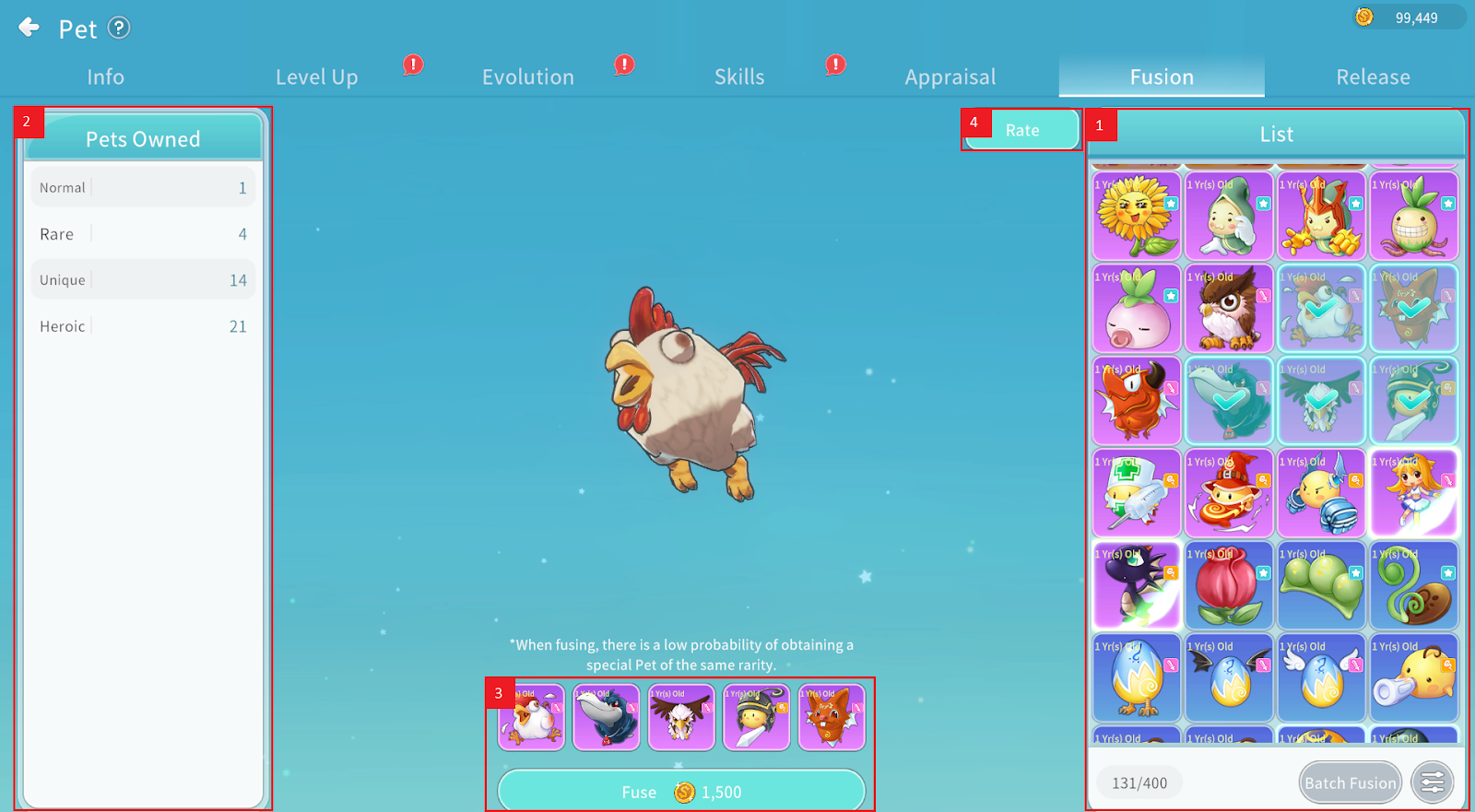Select the Unique rarity row
The width and height of the screenshot is (1475, 812).
click(143, 280)
